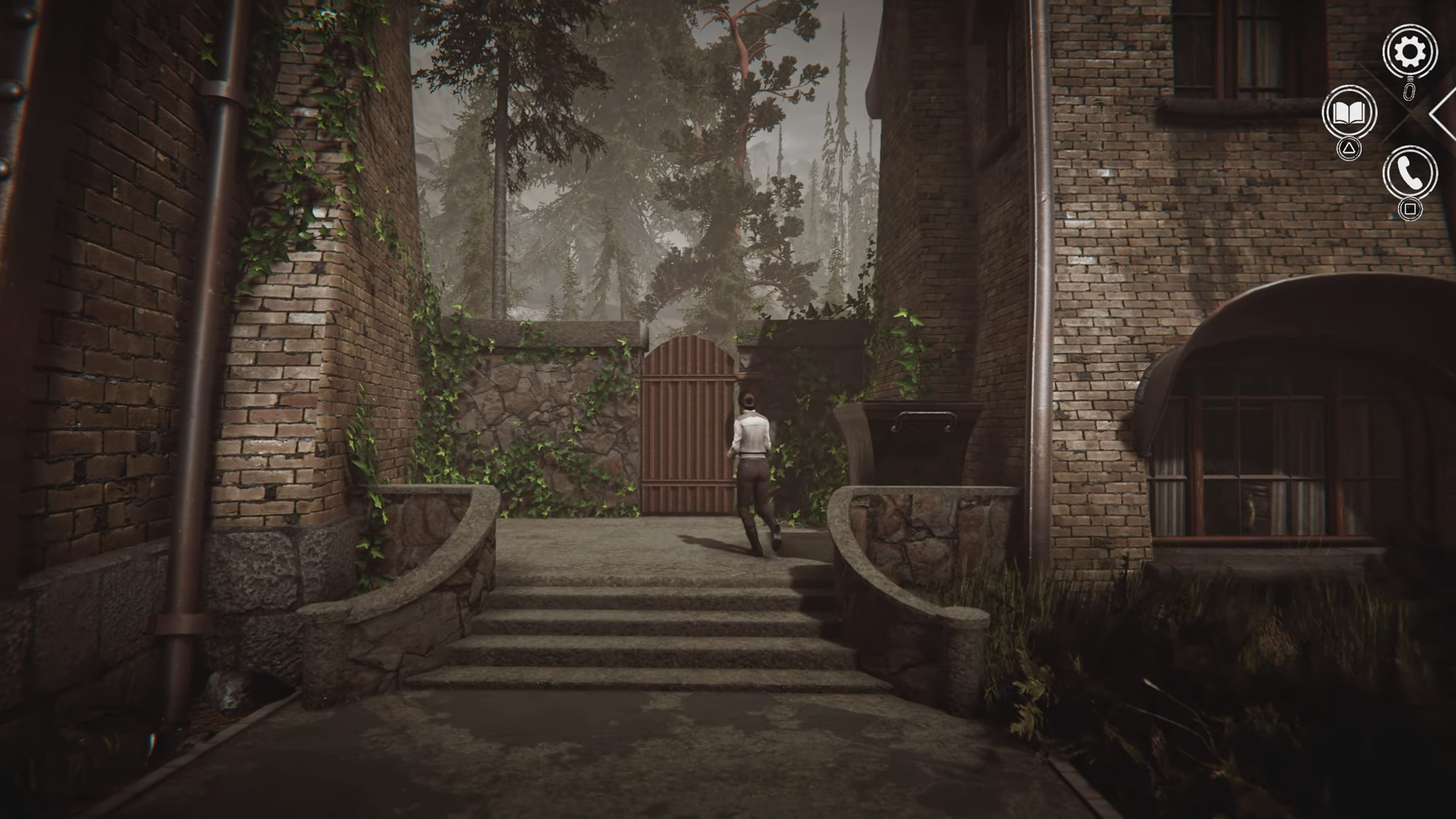Image resolution: width=1456 pixels, height=819 pixels.
Task: Open the settings gear icon
Action: 1409,52
